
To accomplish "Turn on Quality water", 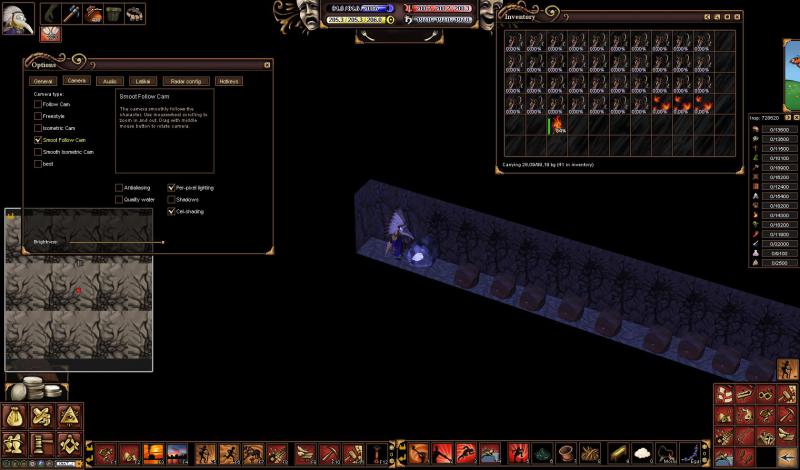I will tap(120, 199).
